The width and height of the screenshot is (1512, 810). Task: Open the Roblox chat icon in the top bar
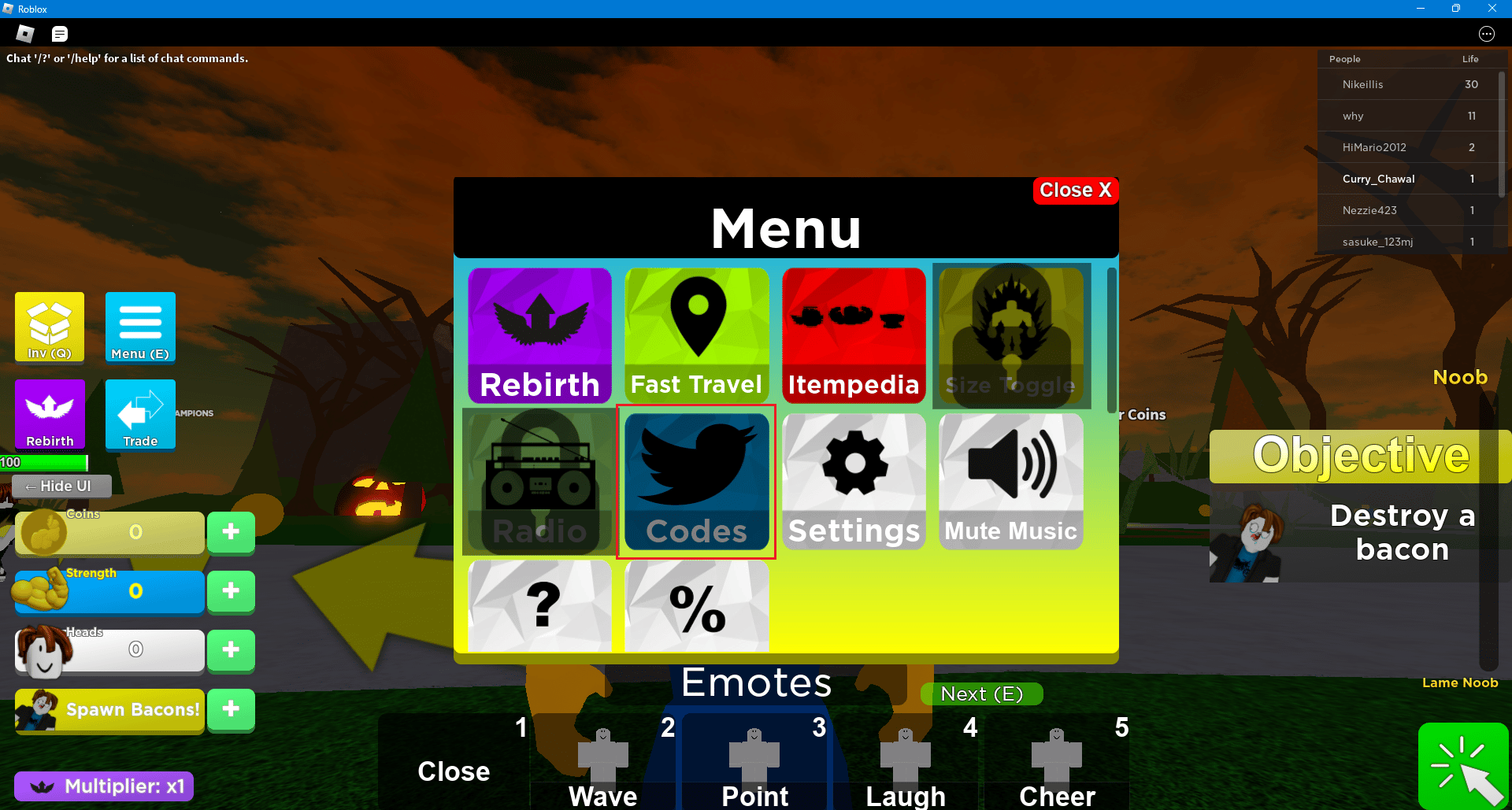click(60, 34)
